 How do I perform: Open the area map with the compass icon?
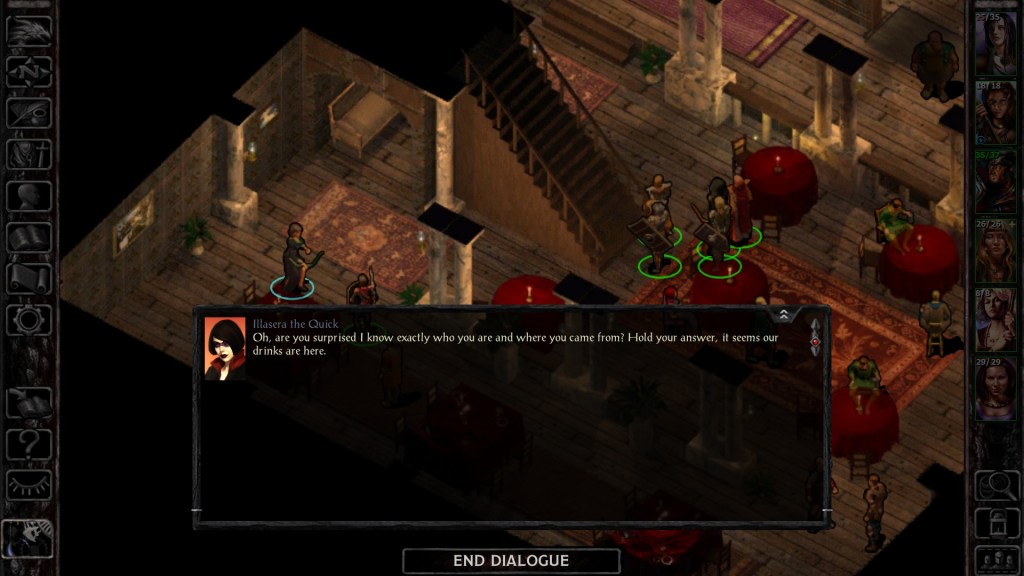point(29,71)
